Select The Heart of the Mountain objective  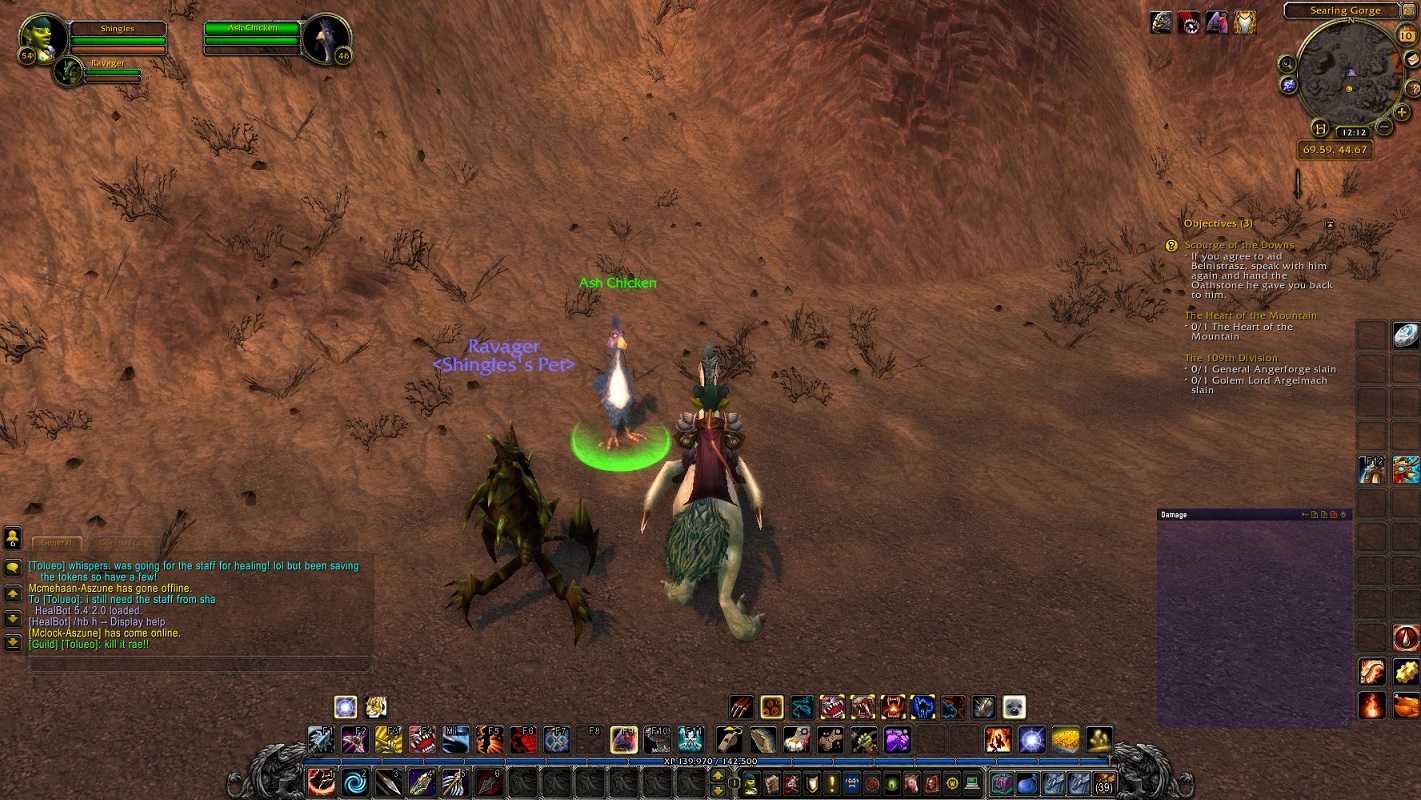pos(1250,316)
